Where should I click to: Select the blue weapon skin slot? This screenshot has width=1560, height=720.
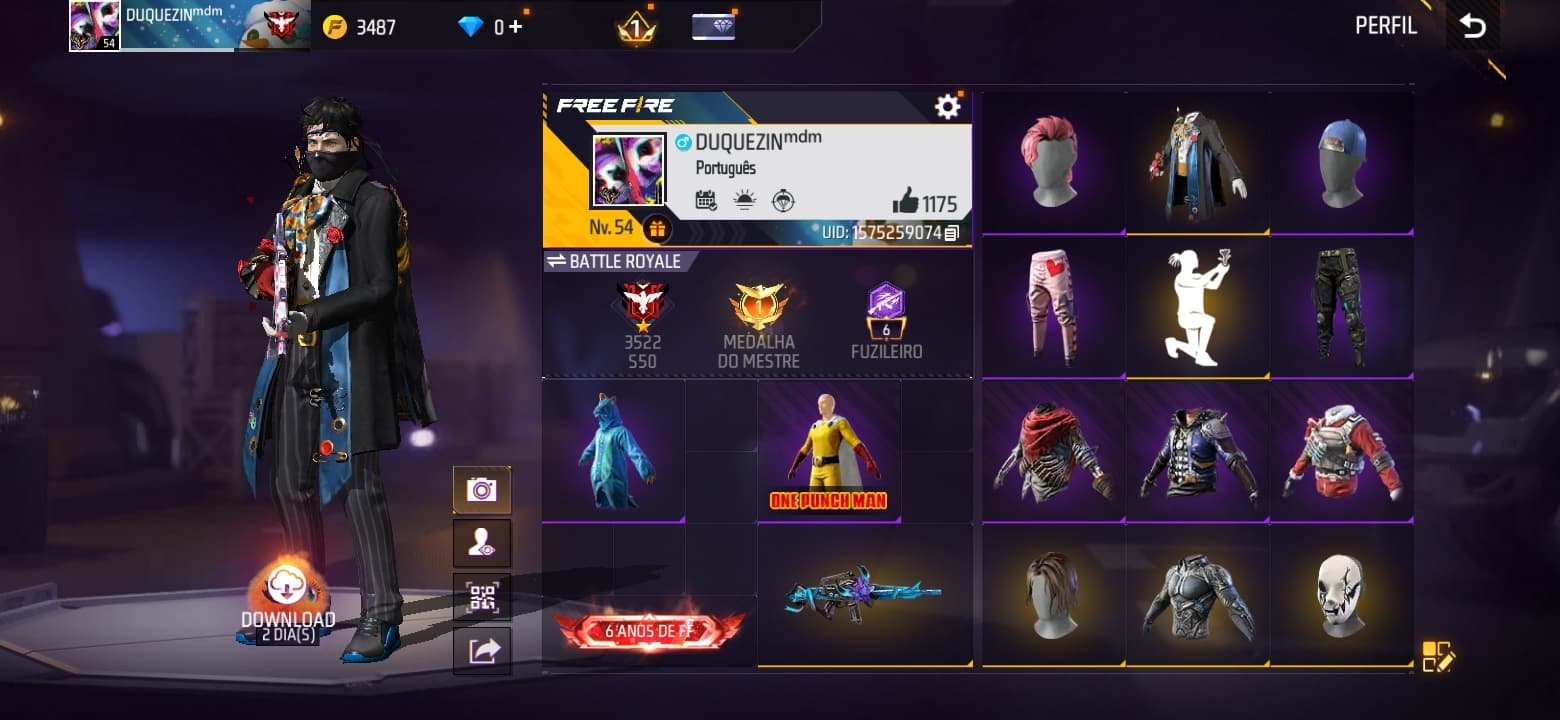[x=864, y=595]
